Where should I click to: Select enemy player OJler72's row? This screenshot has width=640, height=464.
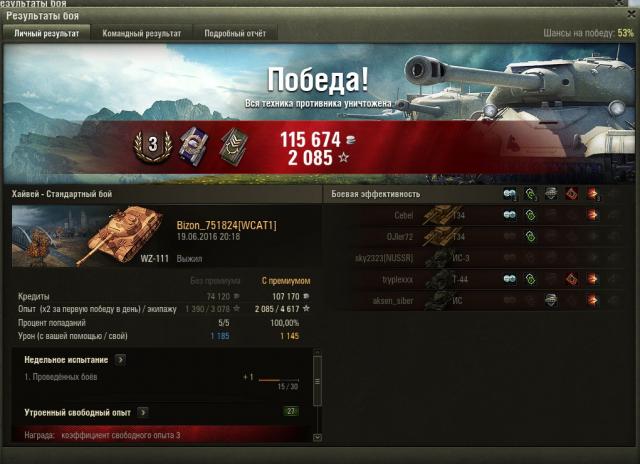tap(478, 236)
